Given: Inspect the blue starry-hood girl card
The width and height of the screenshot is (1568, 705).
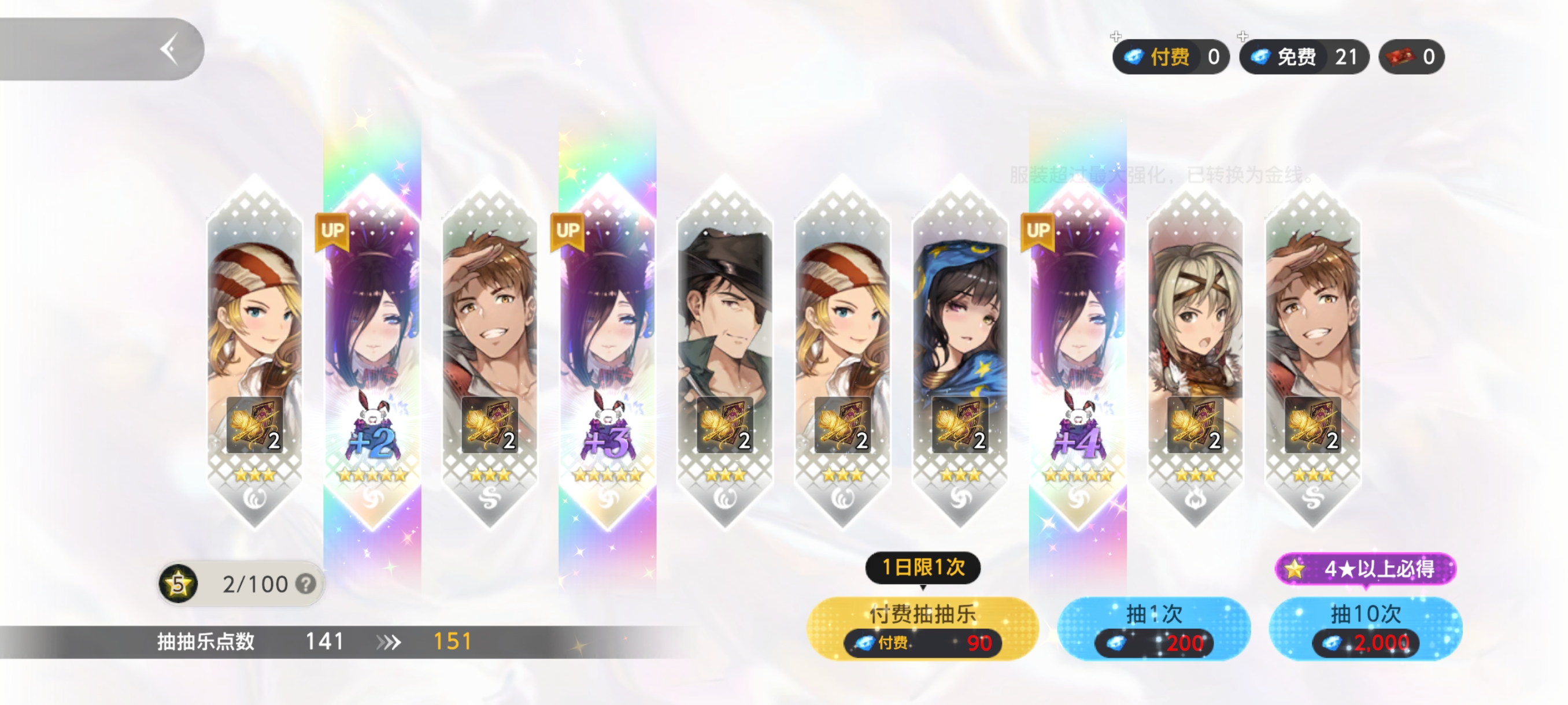Looking at the screenshot, I should point(960,353).
